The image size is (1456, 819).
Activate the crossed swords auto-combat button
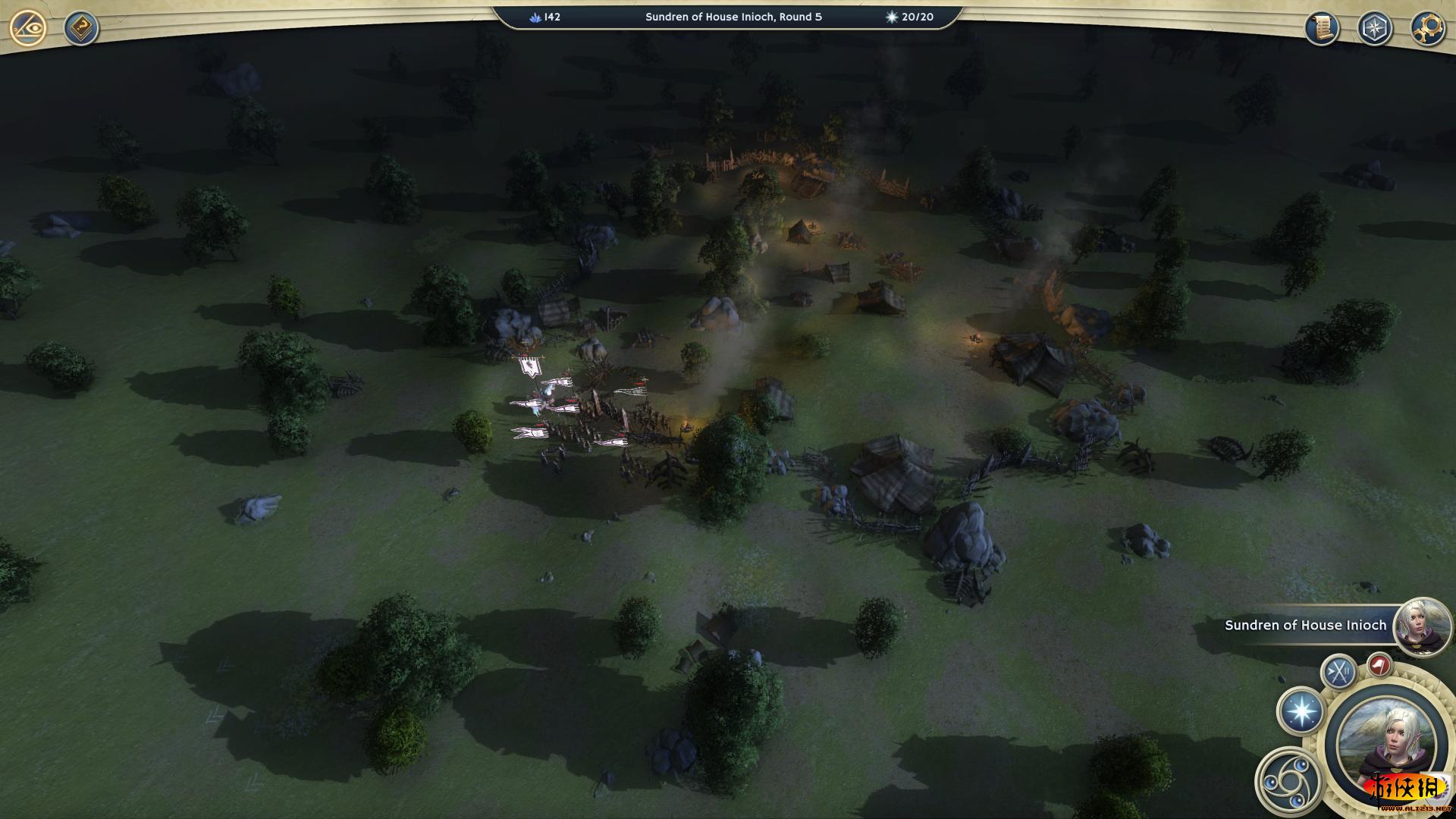(1338, 671)
